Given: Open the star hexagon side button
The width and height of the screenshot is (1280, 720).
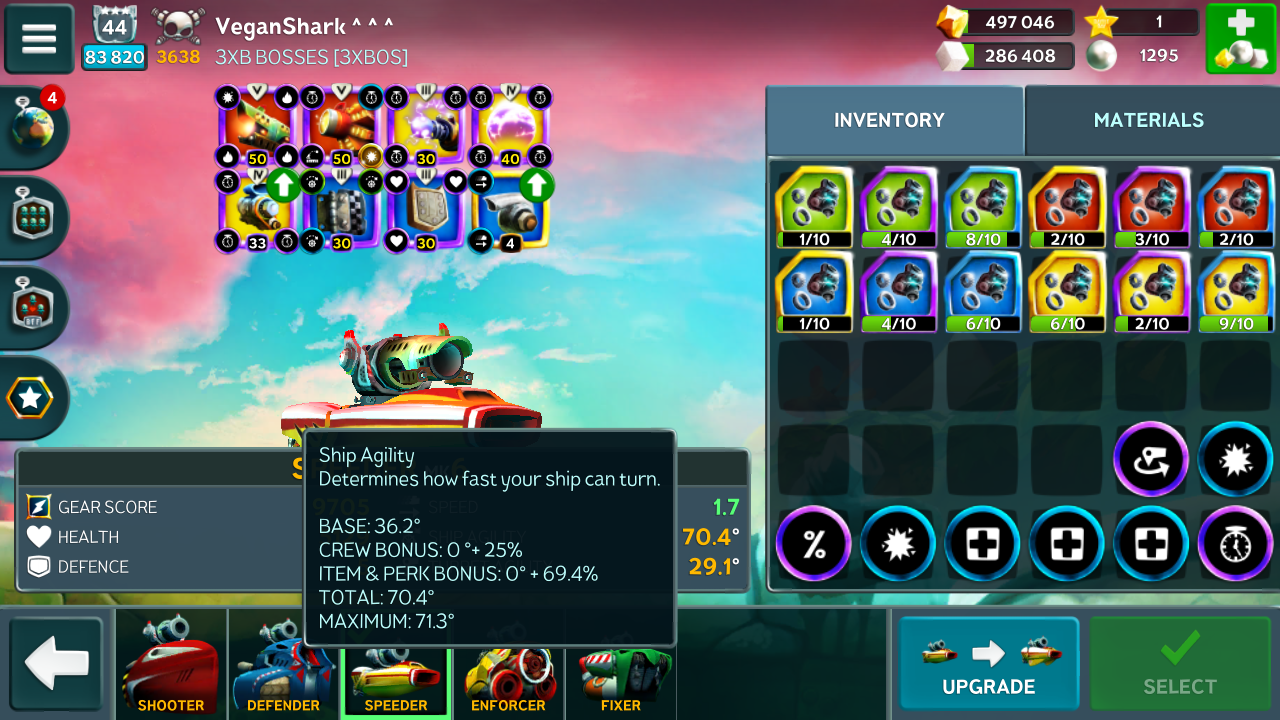Looking at the screenshot, I should point(31,398).
